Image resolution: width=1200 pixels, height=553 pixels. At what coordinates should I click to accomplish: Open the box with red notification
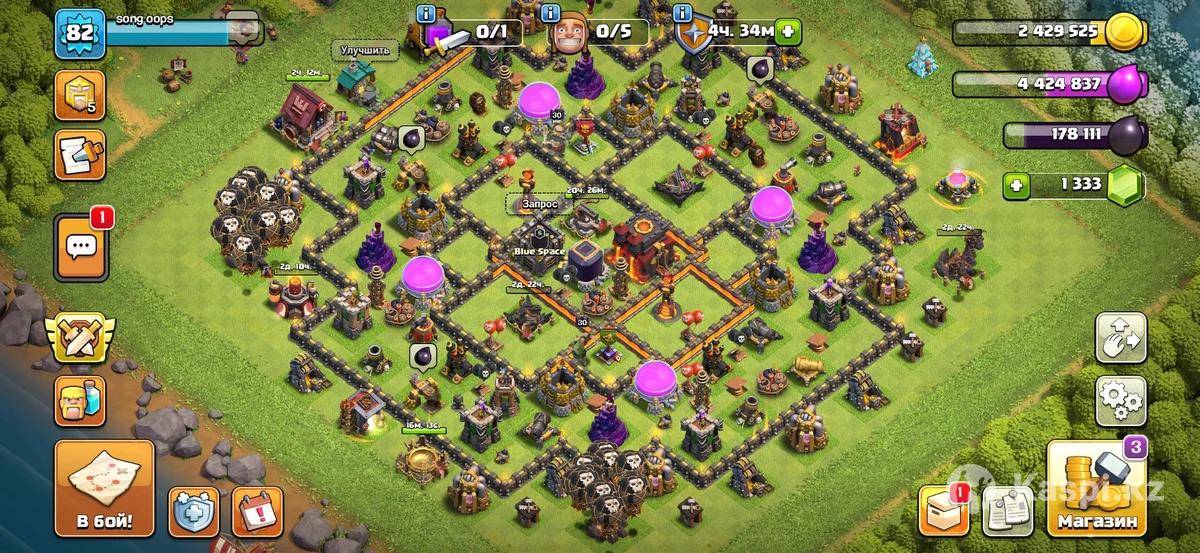click(x=949, y=512)
